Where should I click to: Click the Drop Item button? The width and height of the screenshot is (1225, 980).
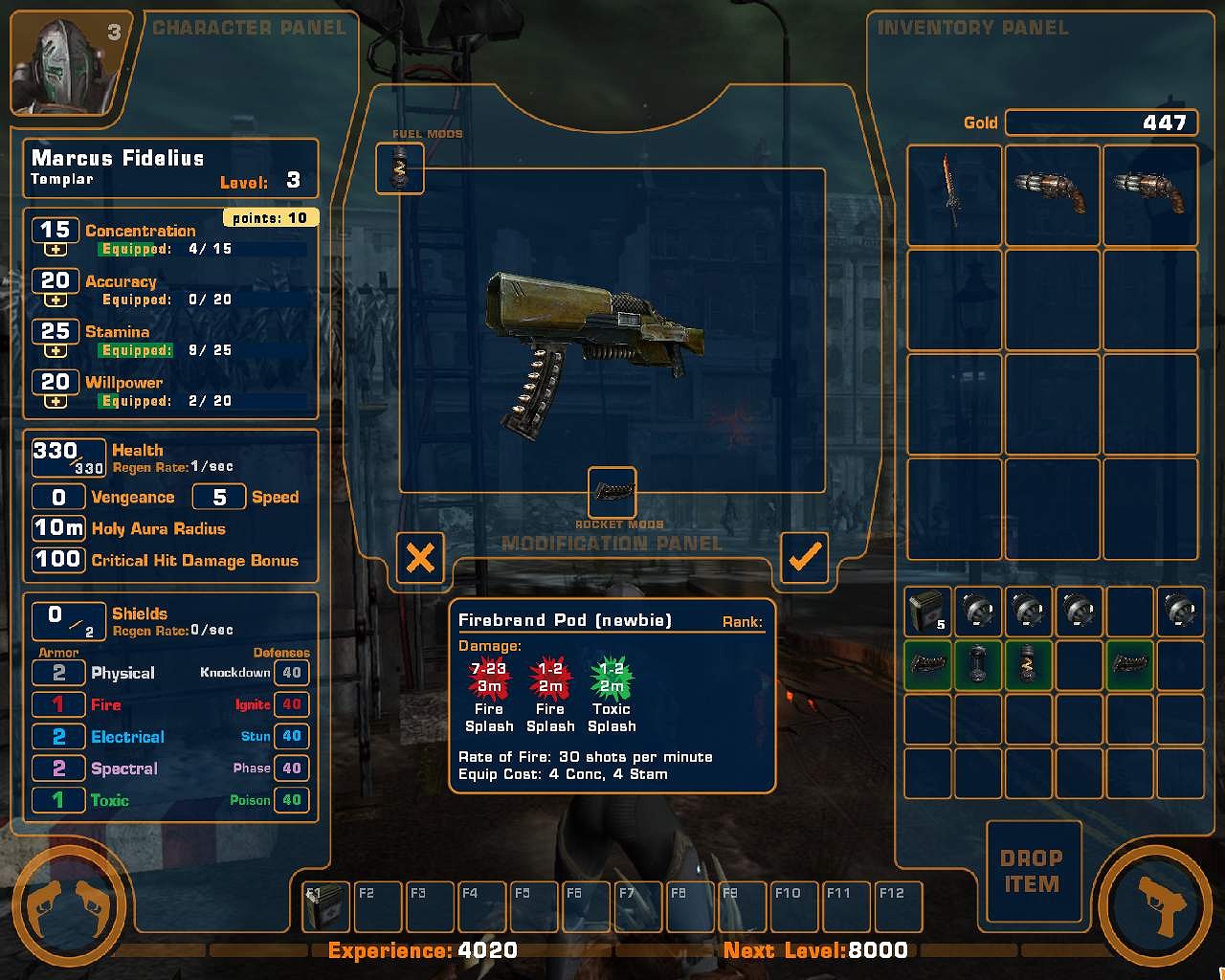1033,871
